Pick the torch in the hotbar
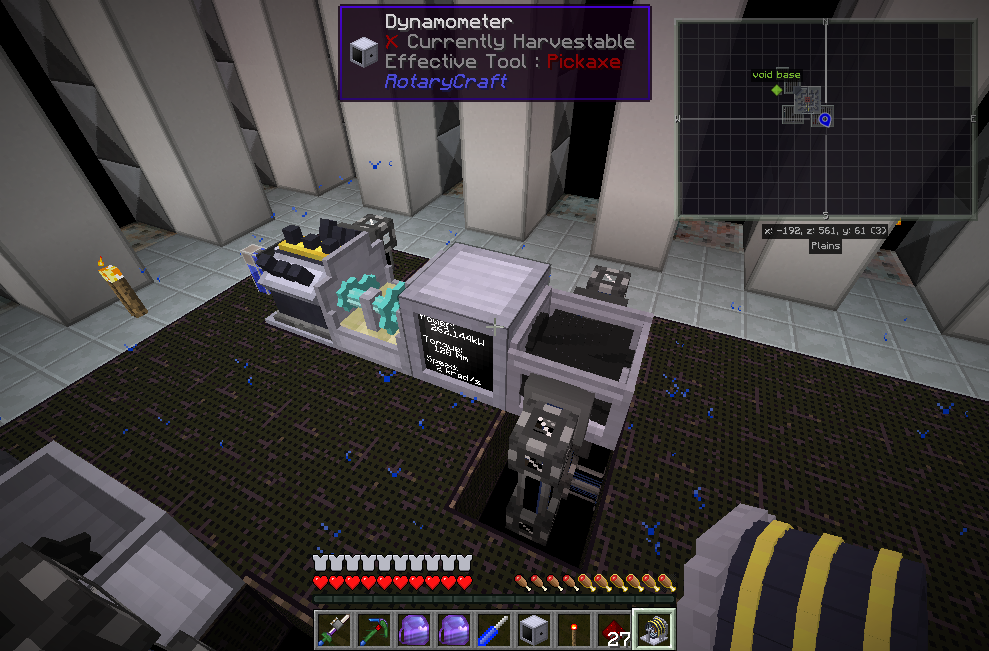Viewport: 989px width, 651px height. (574, 630)
